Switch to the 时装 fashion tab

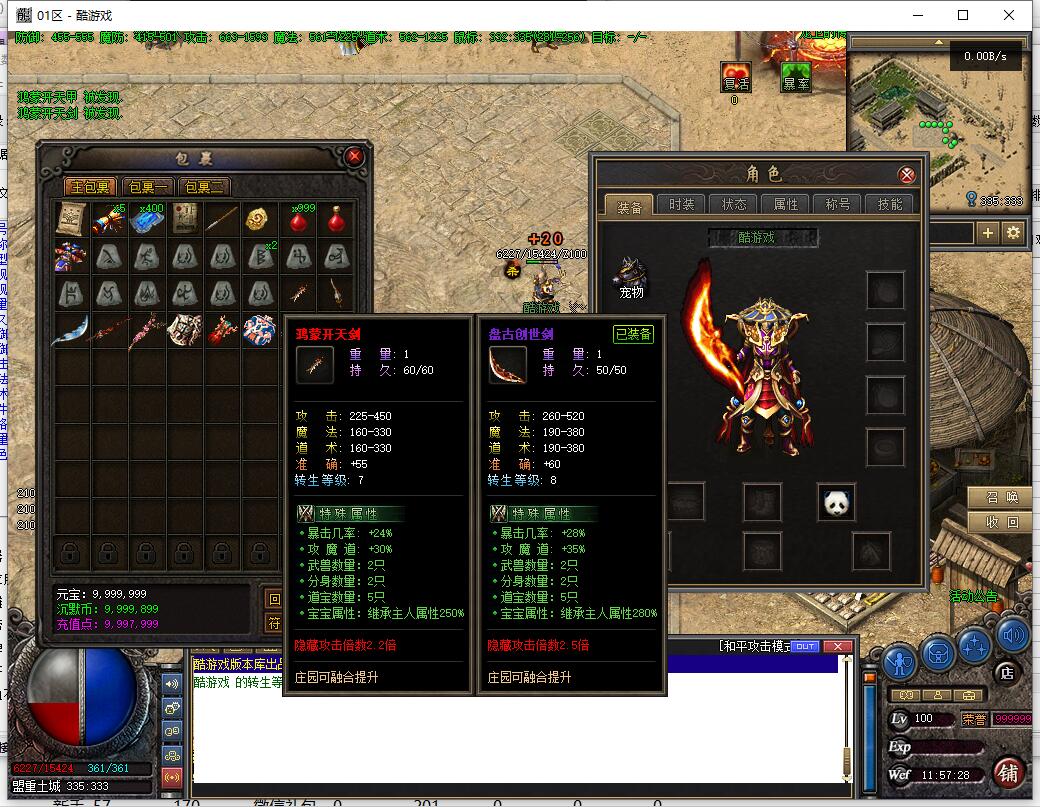pyautogui.click(x=681, y=204)
